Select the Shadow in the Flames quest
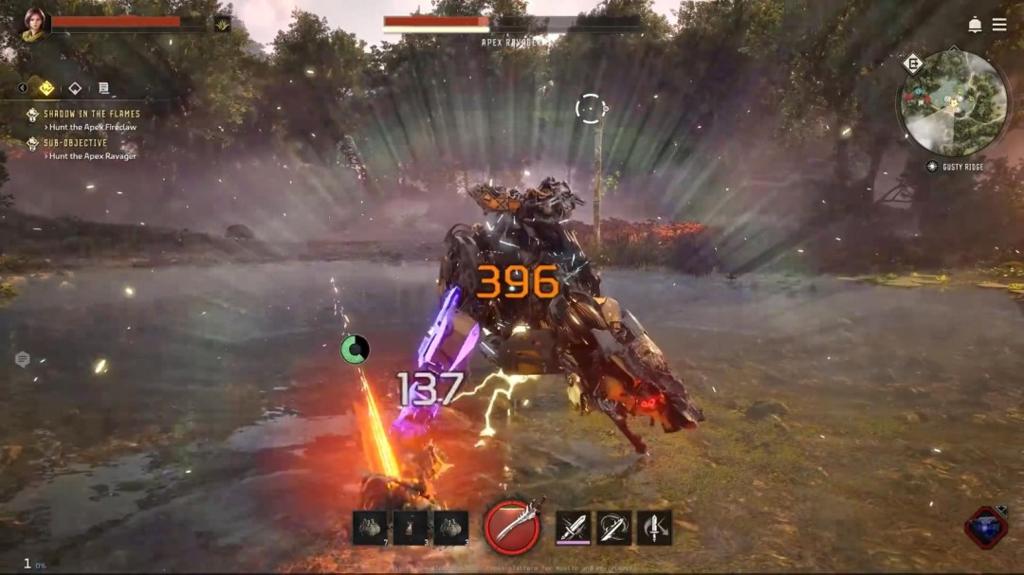 point(90,114)
